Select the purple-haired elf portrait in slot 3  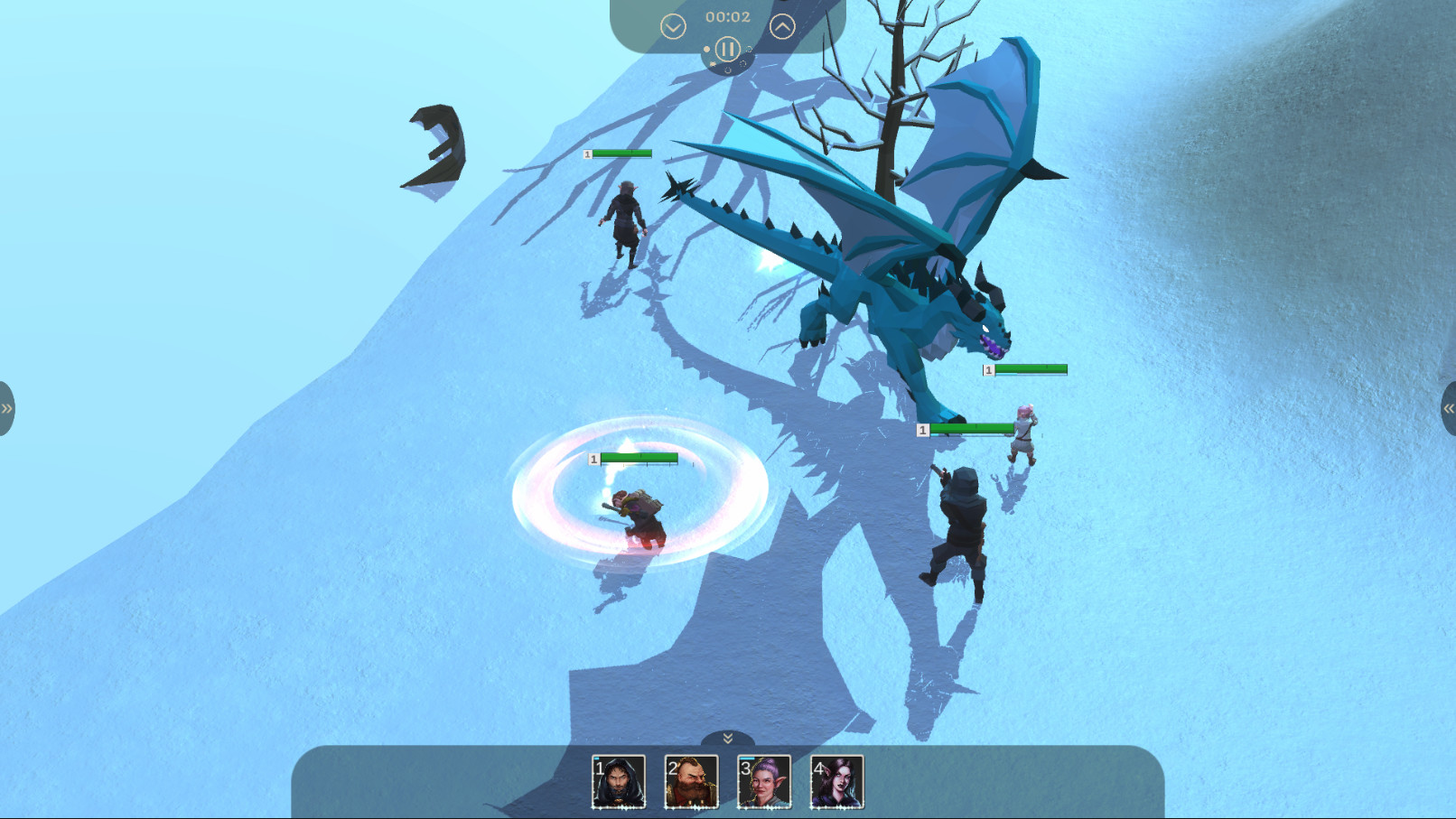coord(764,782)
